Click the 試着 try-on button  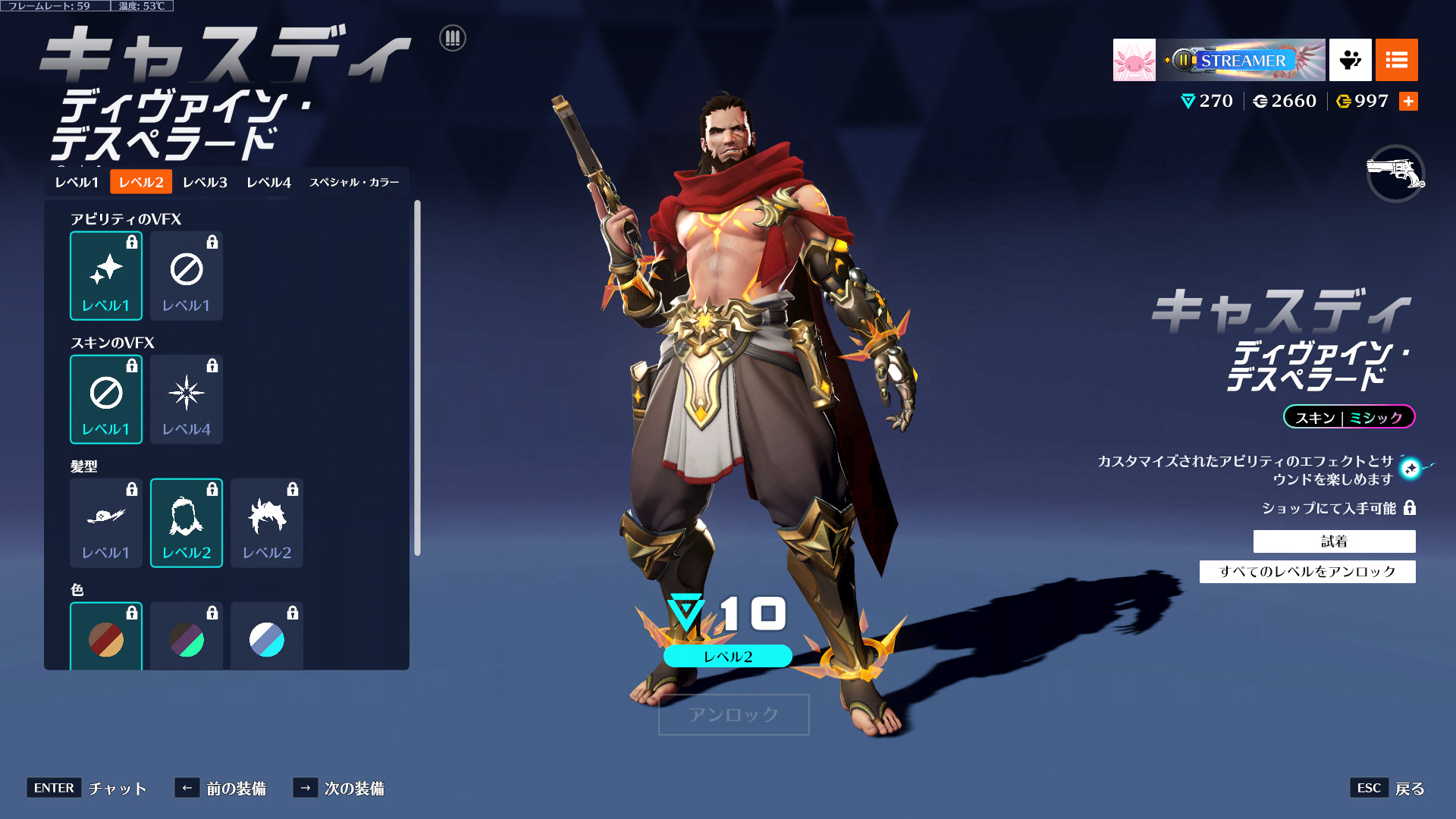pos(1334,541)
